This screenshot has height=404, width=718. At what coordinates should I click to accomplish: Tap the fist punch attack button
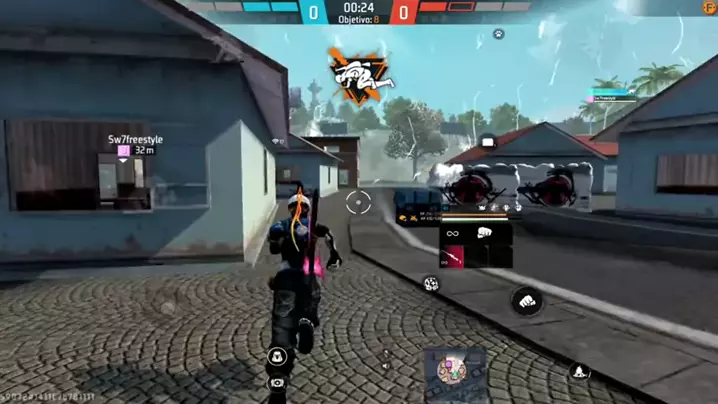point(527,299)
